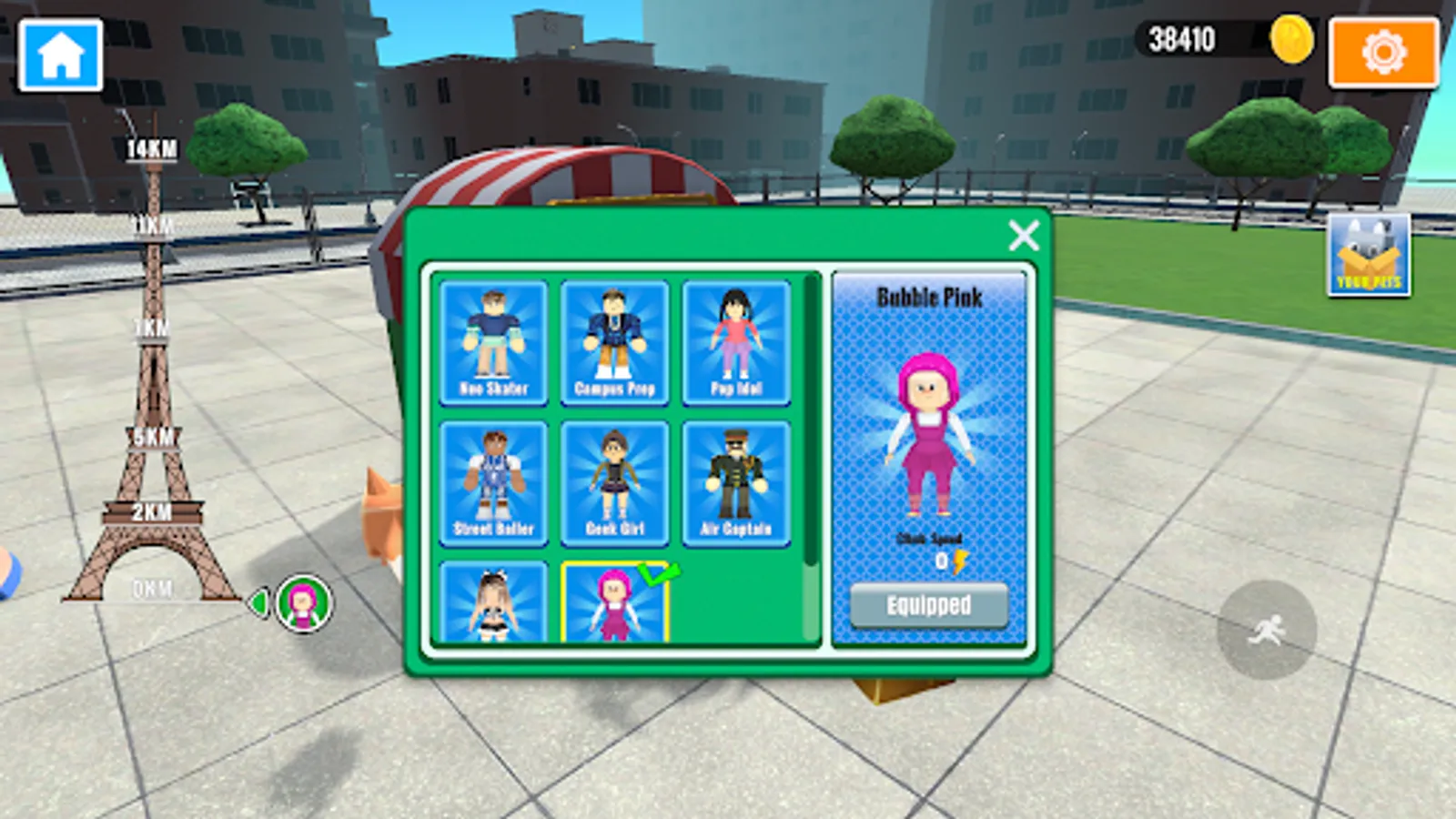This screenshot has width=1456, height=819.
Task: Toggle equip for Bubble Pink
Action: [928, 603]
